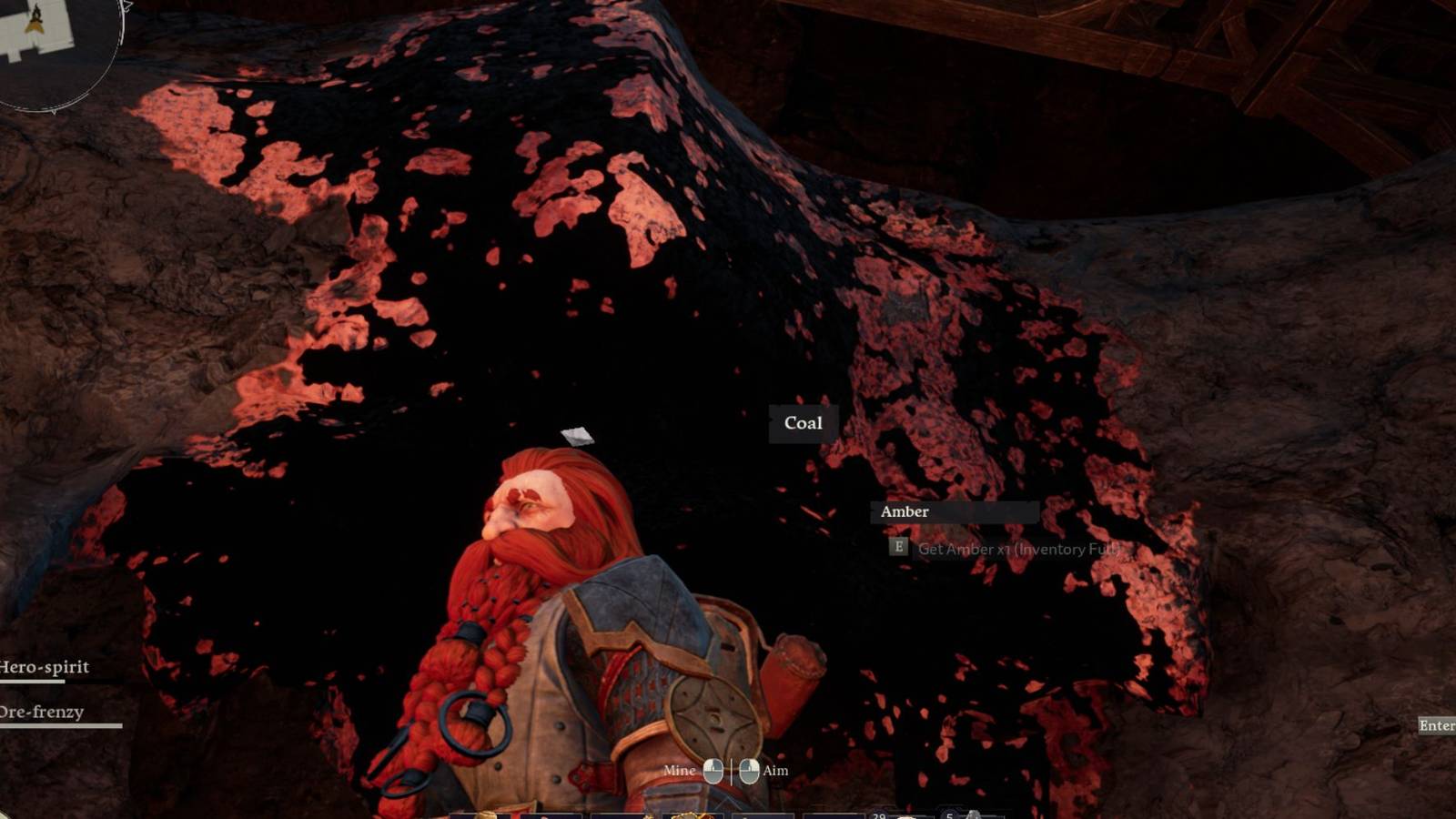
Task: Toggle the Ore-frenzy status effect
Action: 42,712
